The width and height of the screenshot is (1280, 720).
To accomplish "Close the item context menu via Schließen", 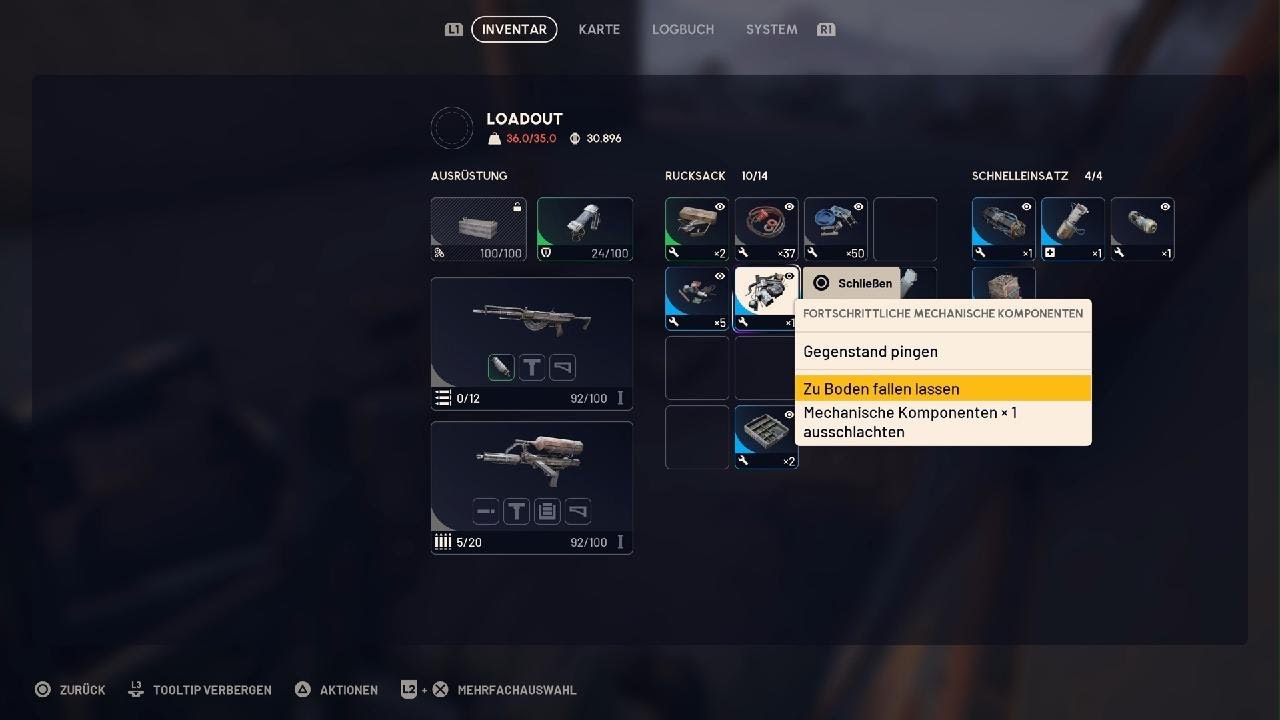I will tap(853, 283).
